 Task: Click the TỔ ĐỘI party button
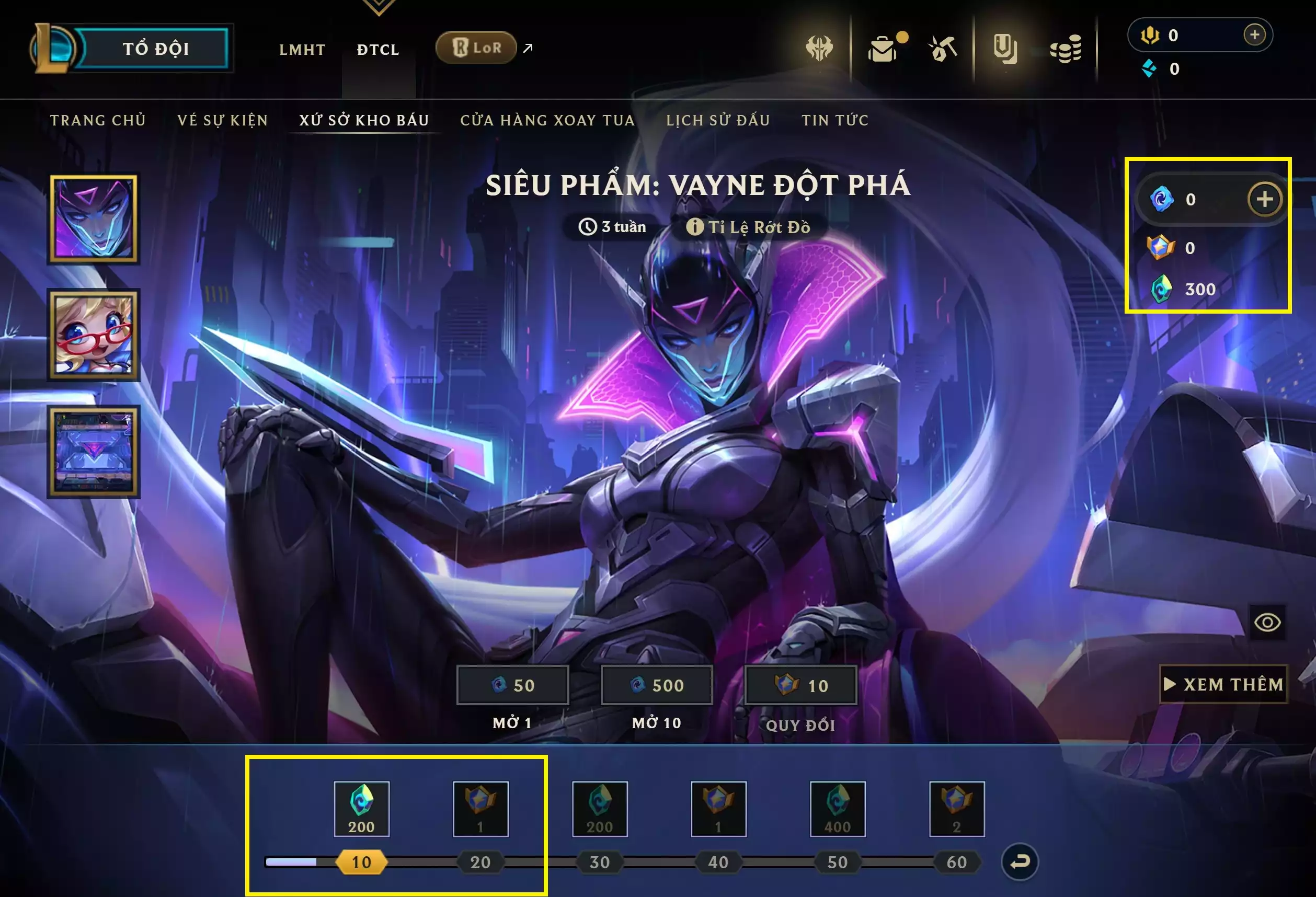click(x=155, y=49)
